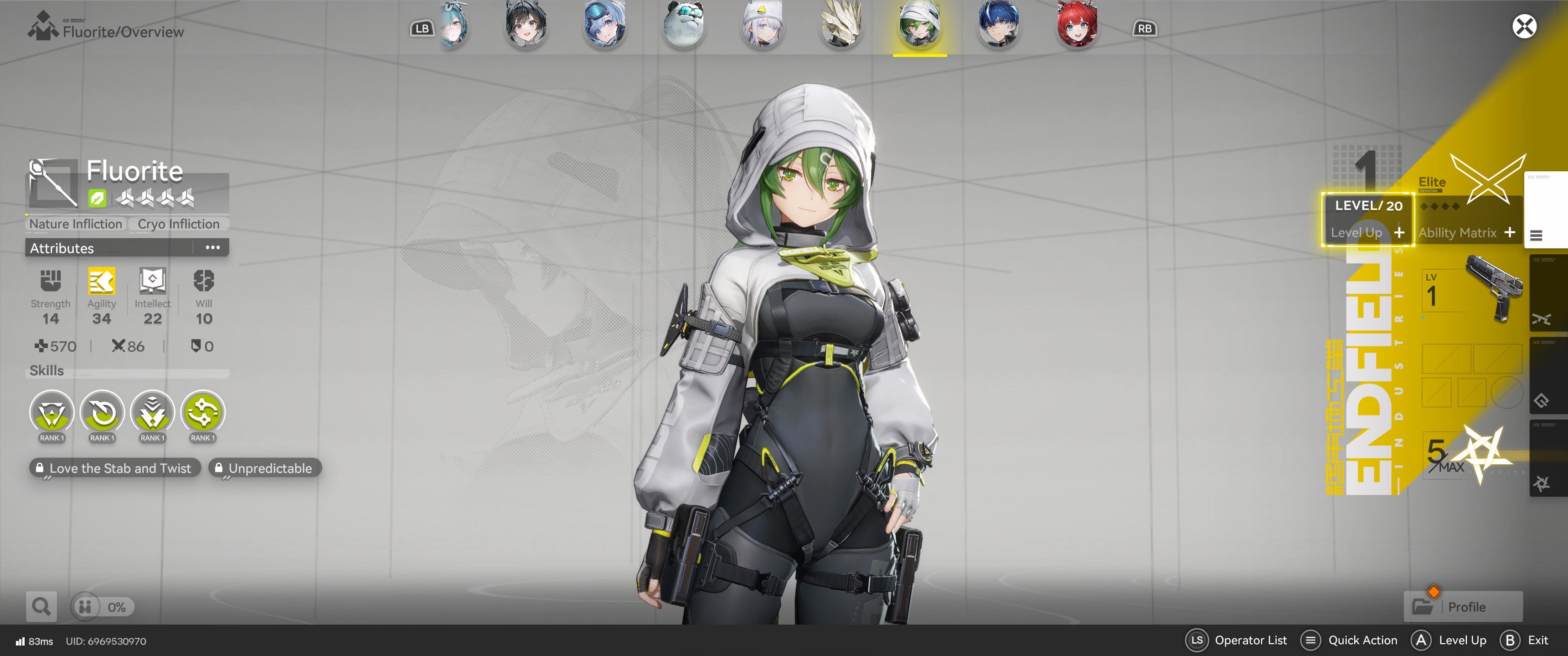Inspect the first skill icon in Skills
This screenshot has width=1568, height=656.
52,414
